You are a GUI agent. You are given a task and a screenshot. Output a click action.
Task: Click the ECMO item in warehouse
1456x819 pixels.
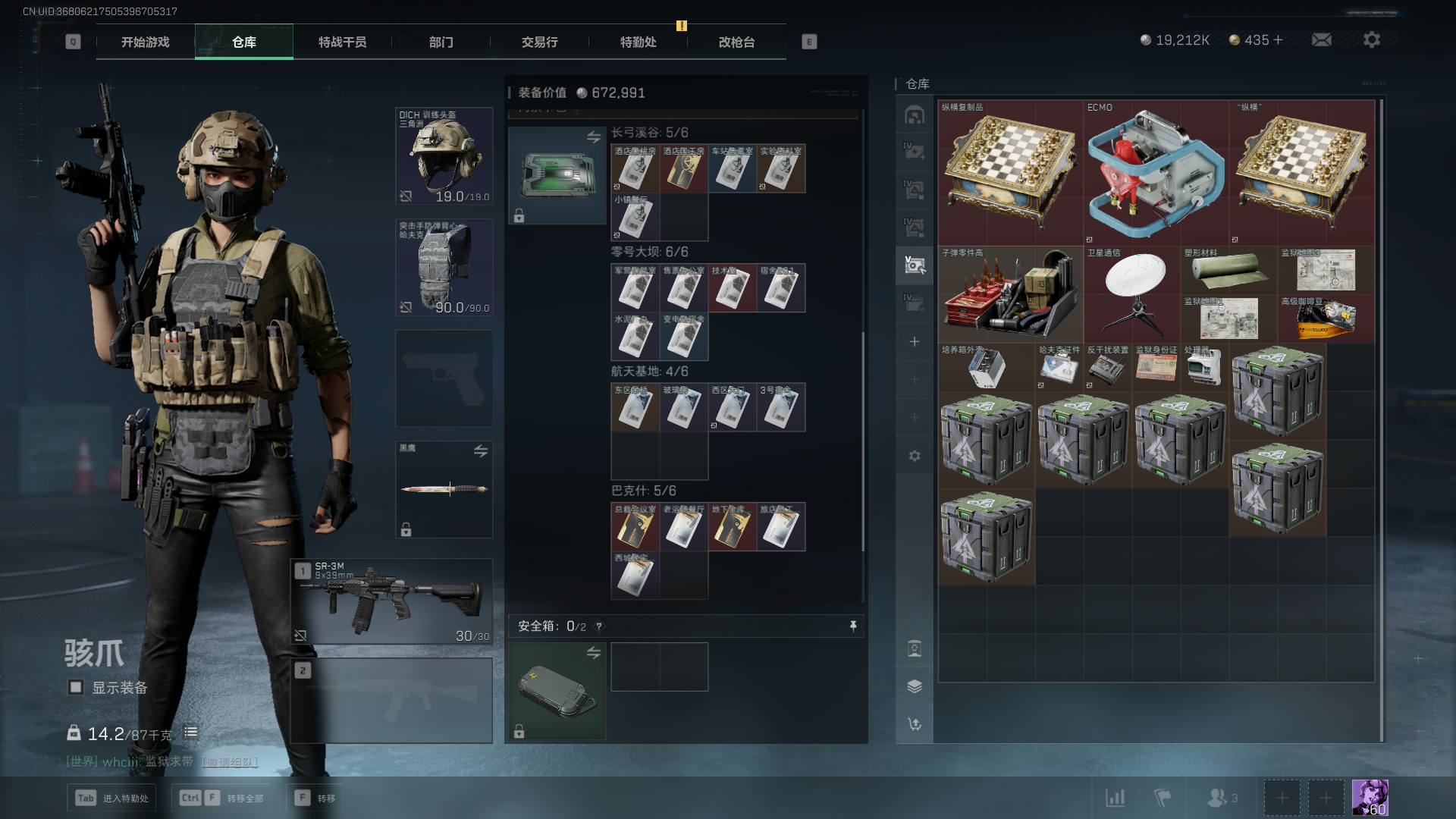1156,173
